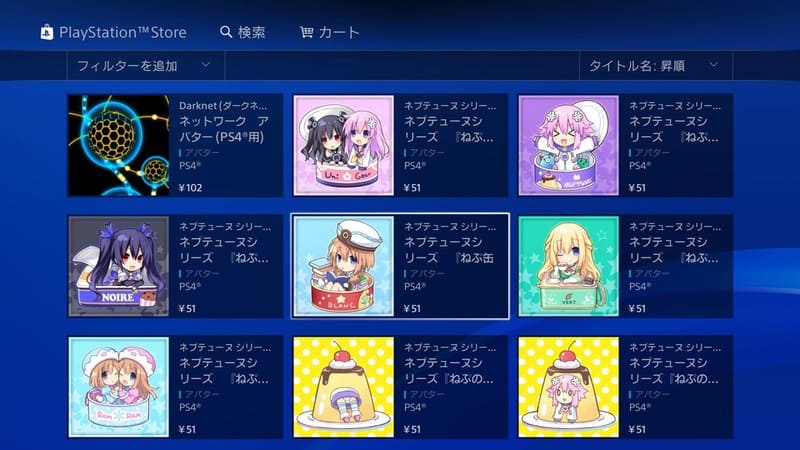800x450 pixels.
Task: Pick the pudding avatar with pink-haired girl
Action: tap(625, 387)
